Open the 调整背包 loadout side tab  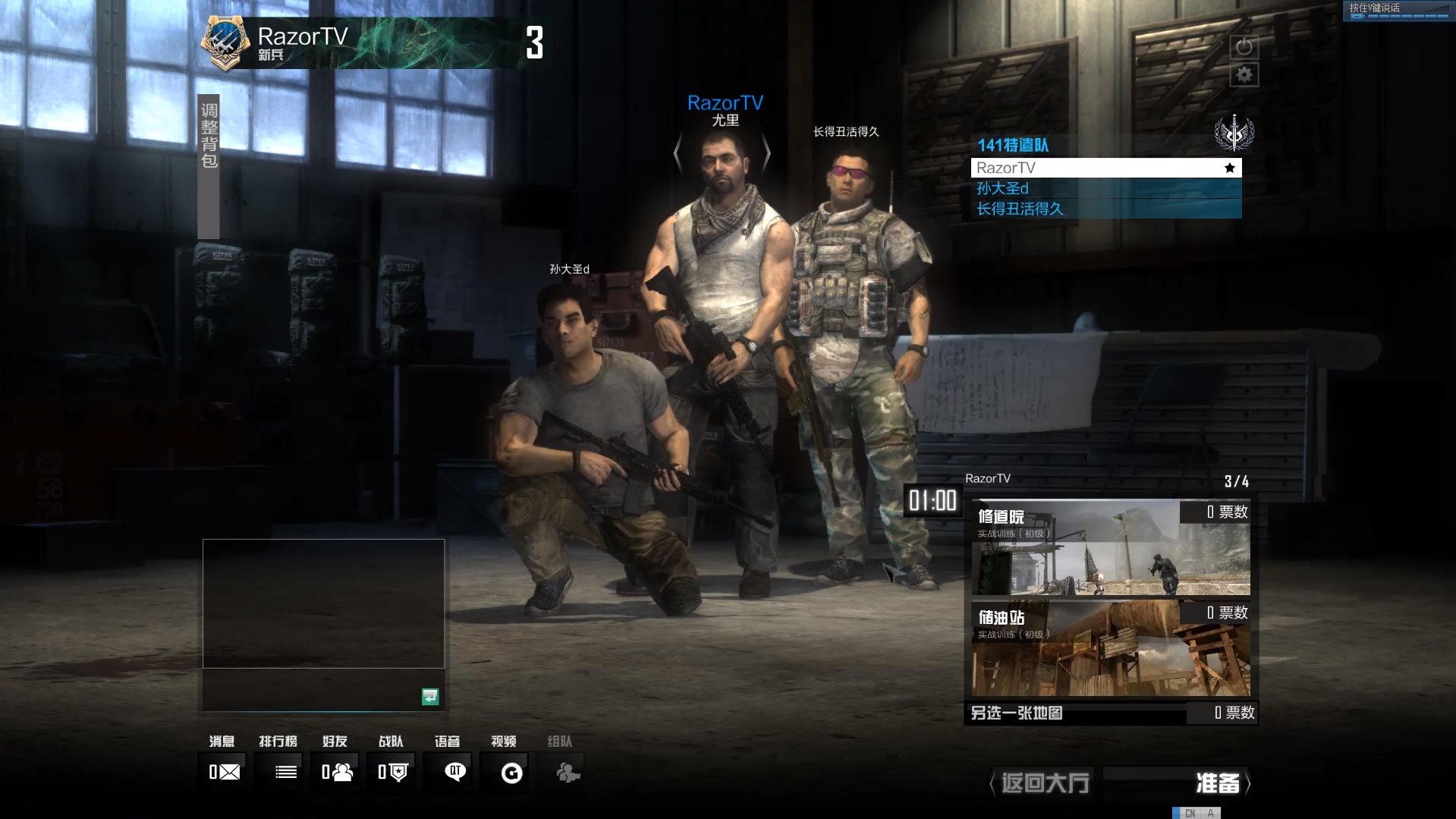(209, 166)
